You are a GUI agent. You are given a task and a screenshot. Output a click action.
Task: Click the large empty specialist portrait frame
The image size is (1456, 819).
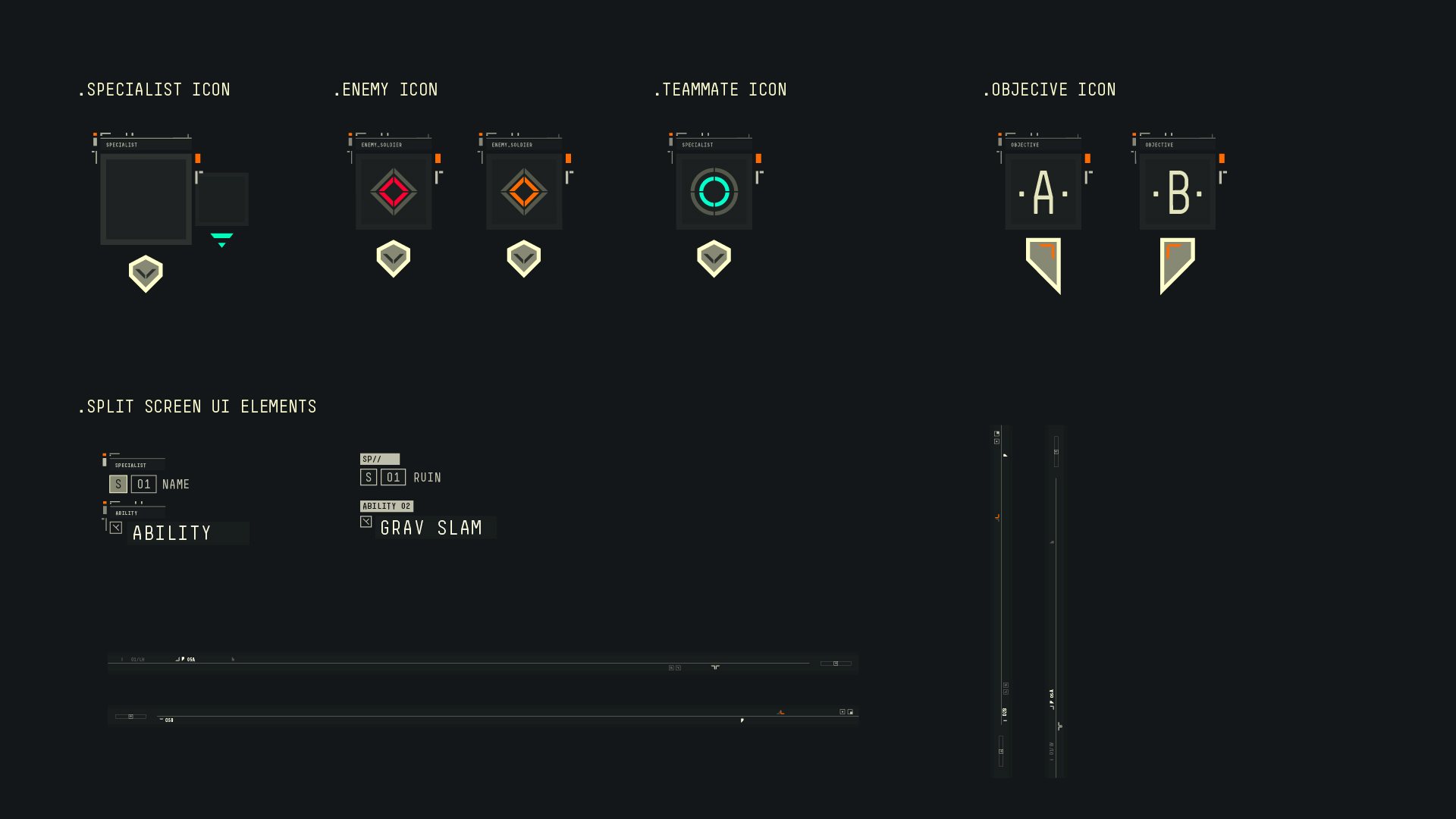click(x=146, y=199)
